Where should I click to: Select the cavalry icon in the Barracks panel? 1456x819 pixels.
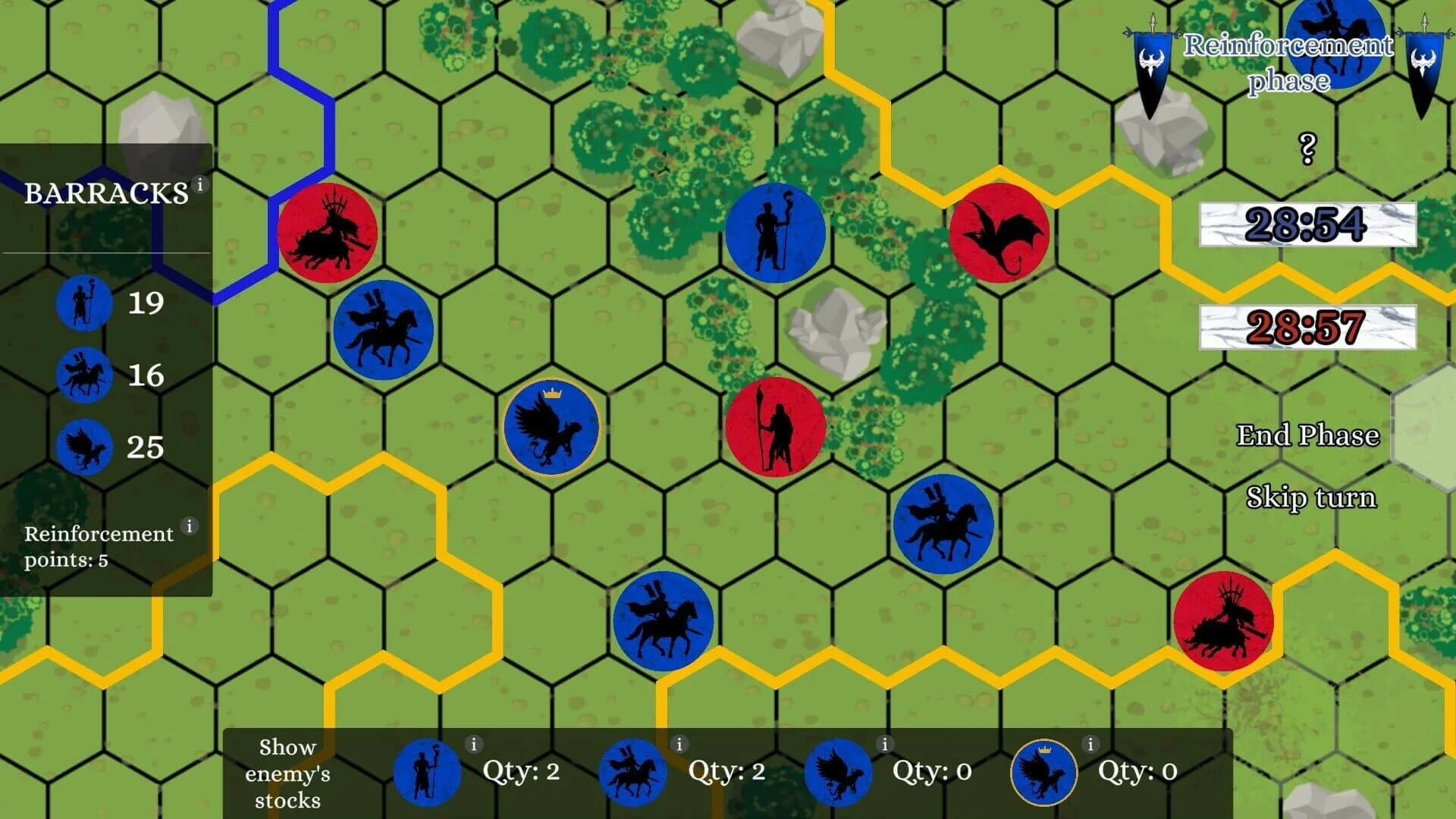coord(83,375)
